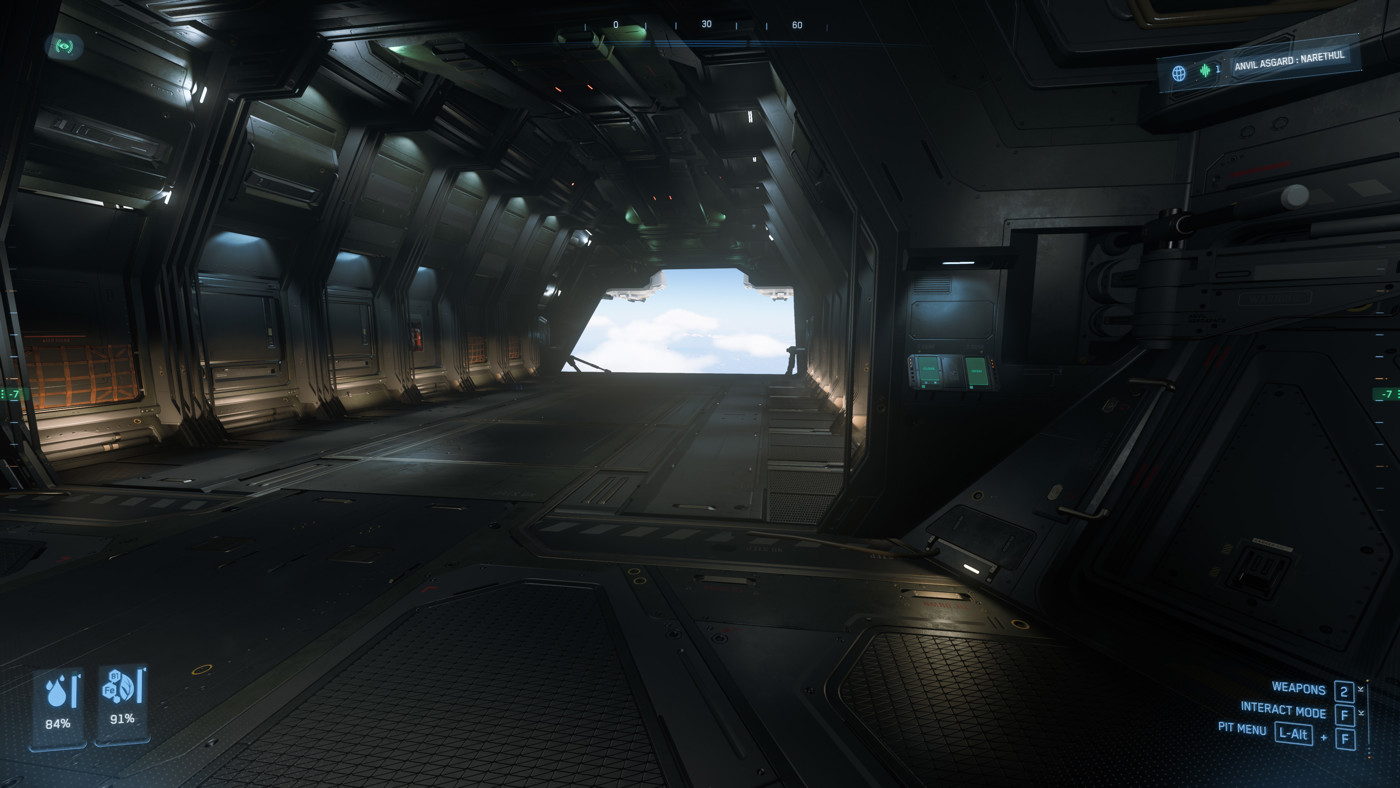Select the 30 marker on the compass strip
This screenshot has width=1400, height=788.
tap(707, 25)
